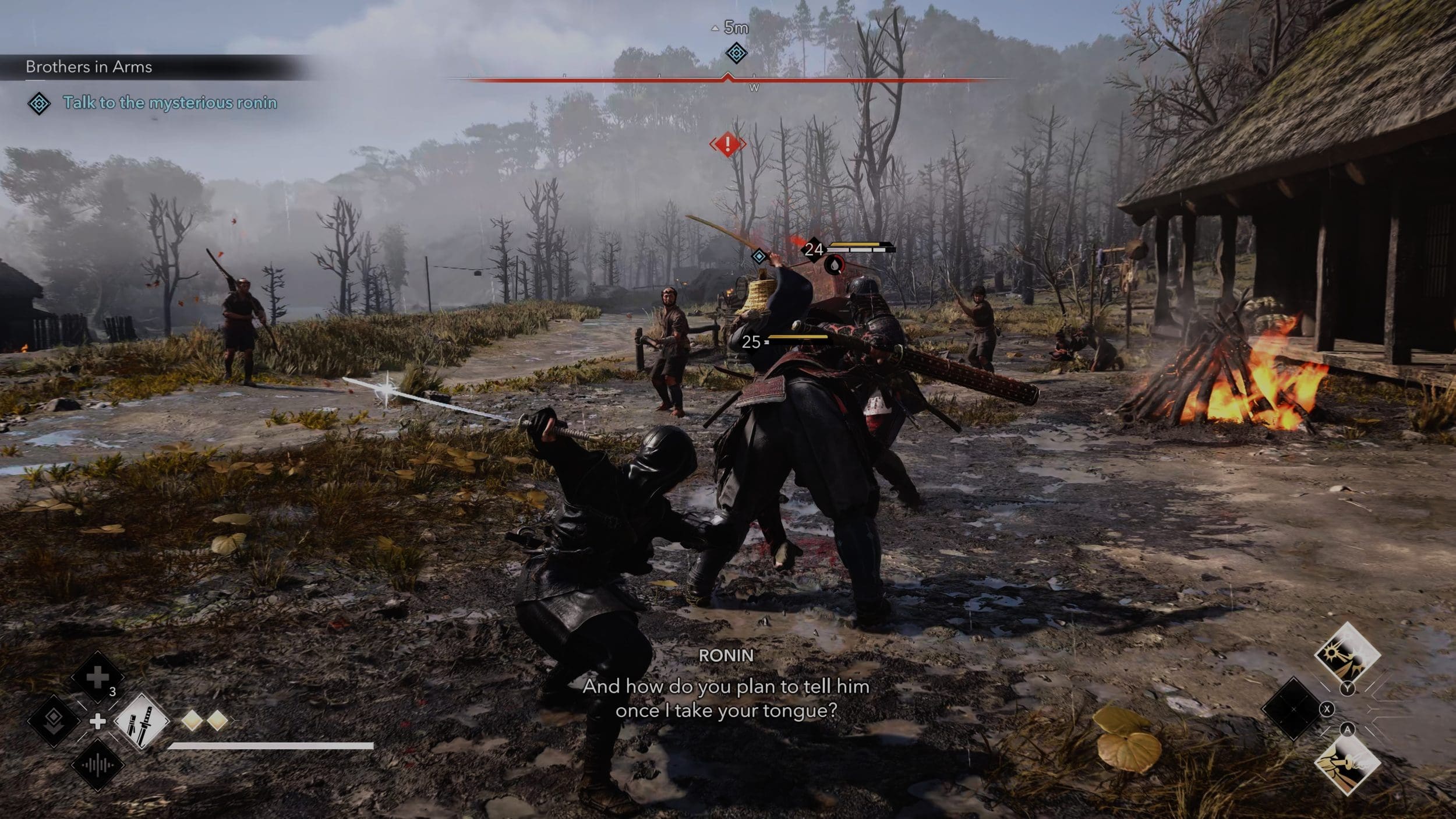Select the empty black ability slot

click(1293, 709)
